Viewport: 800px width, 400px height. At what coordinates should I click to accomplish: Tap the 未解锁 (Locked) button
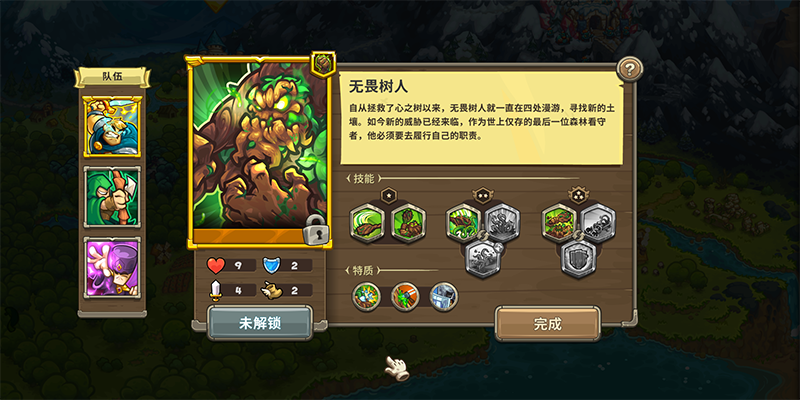(x=259, y=323)
